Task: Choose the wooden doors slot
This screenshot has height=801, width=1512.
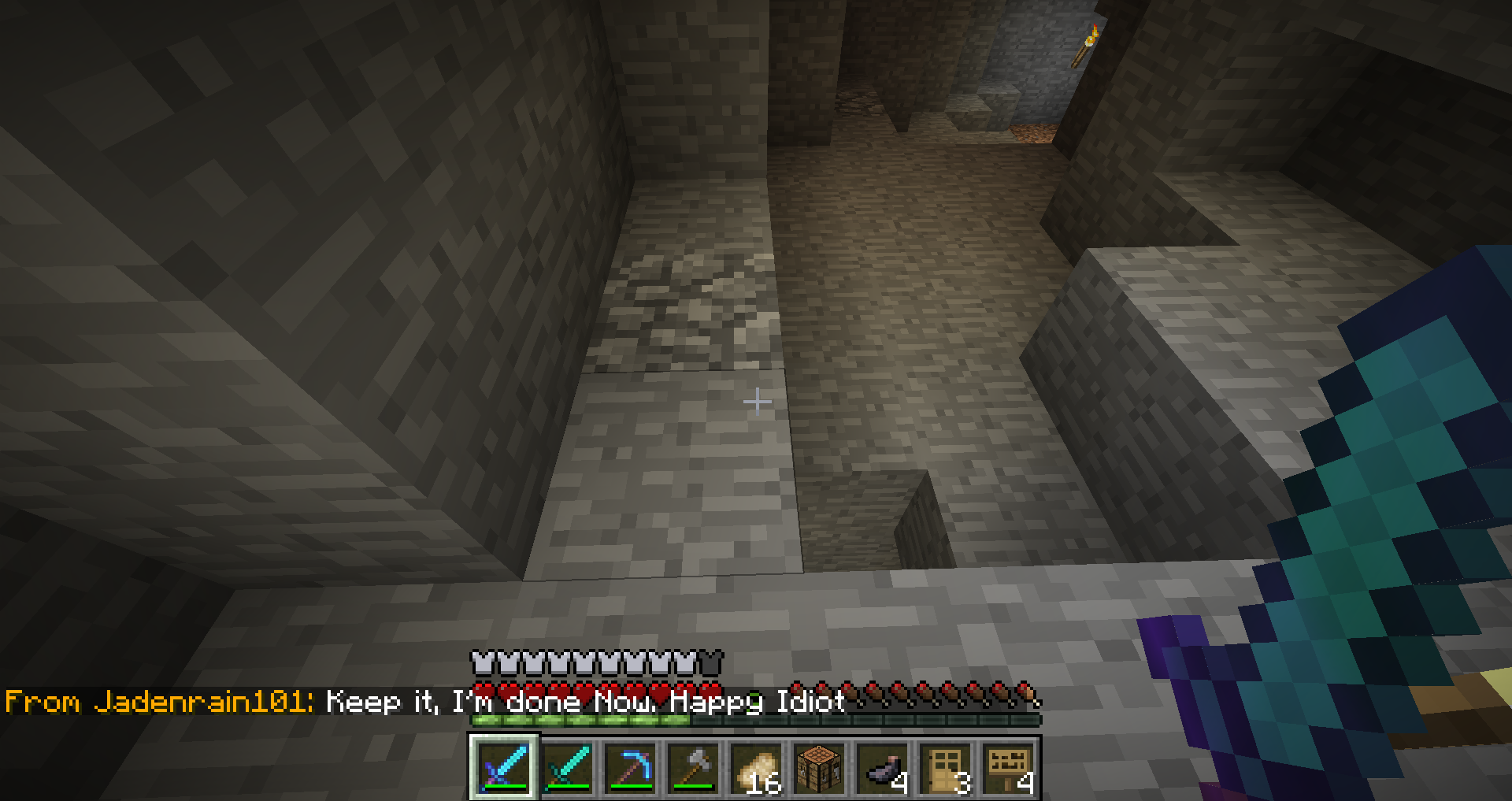Action: click(945, 767)
